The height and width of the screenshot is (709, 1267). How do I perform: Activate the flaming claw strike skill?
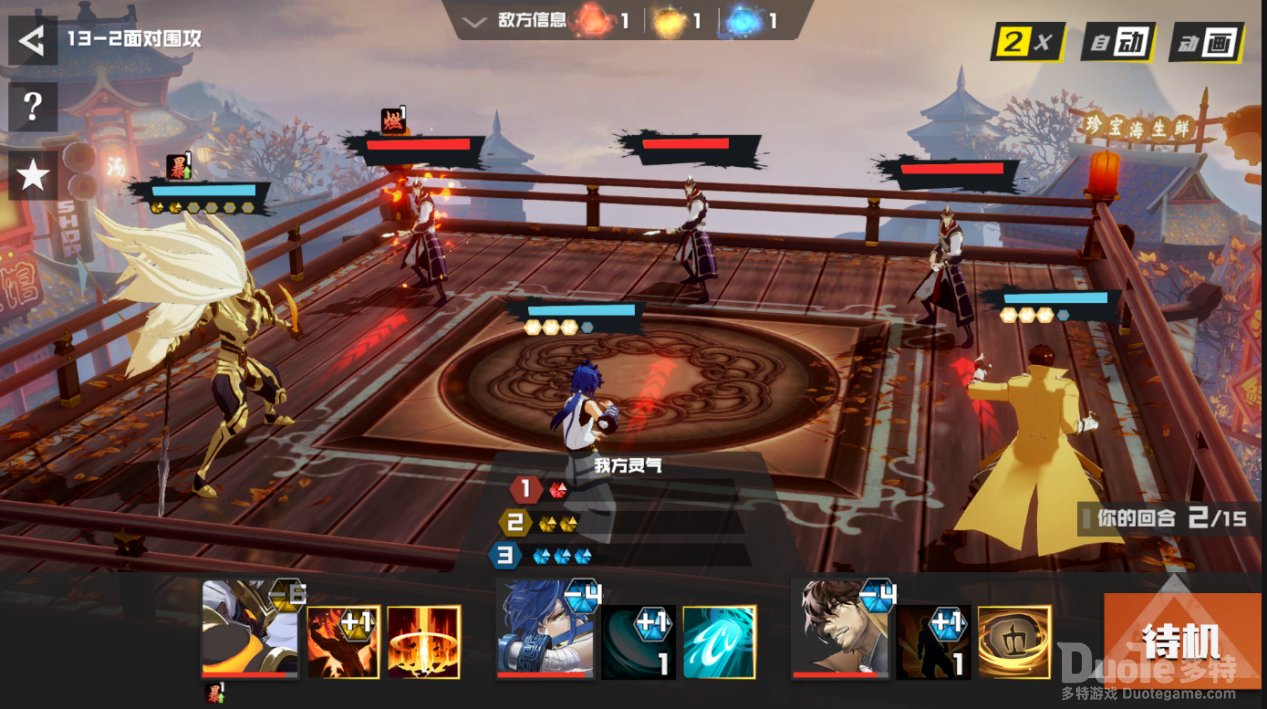coord(343,642)
